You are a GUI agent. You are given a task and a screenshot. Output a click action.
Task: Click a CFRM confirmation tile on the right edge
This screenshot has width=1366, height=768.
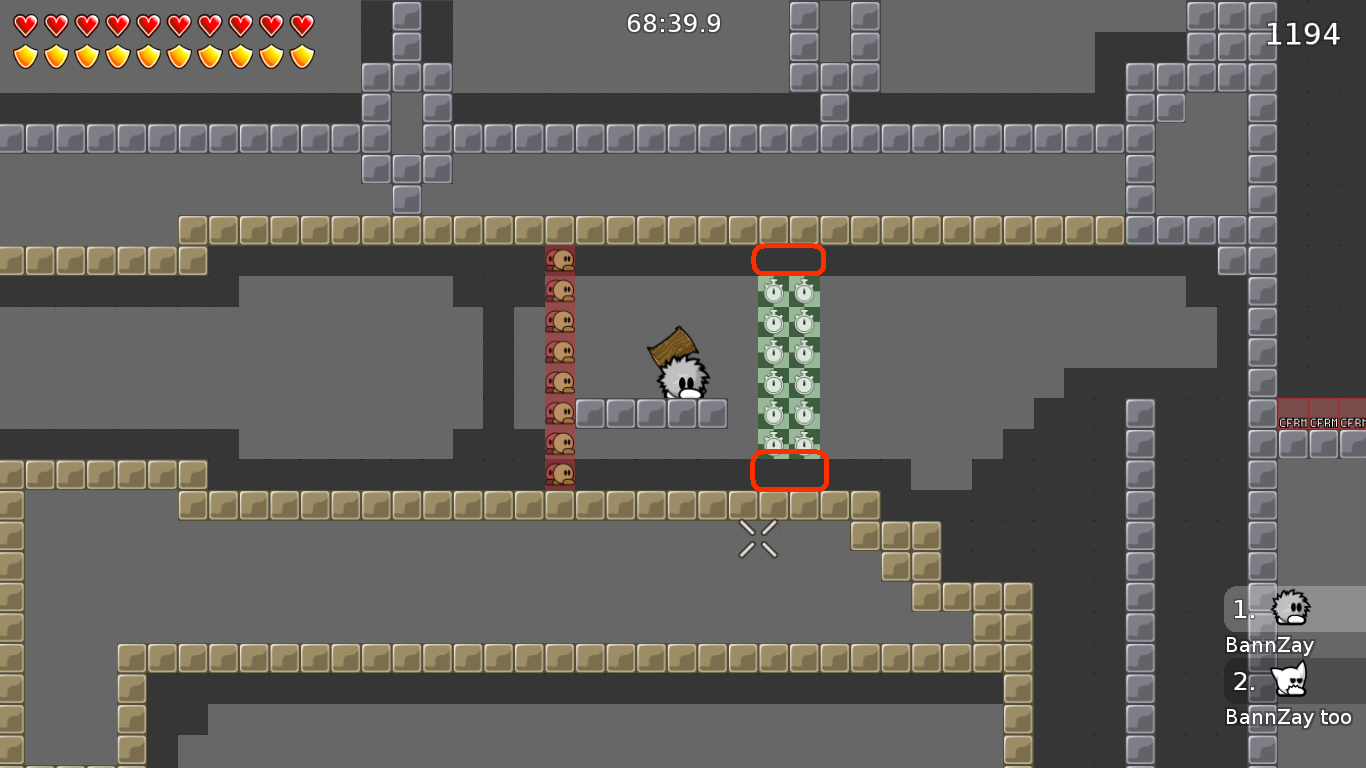[x=1294, y=422]
